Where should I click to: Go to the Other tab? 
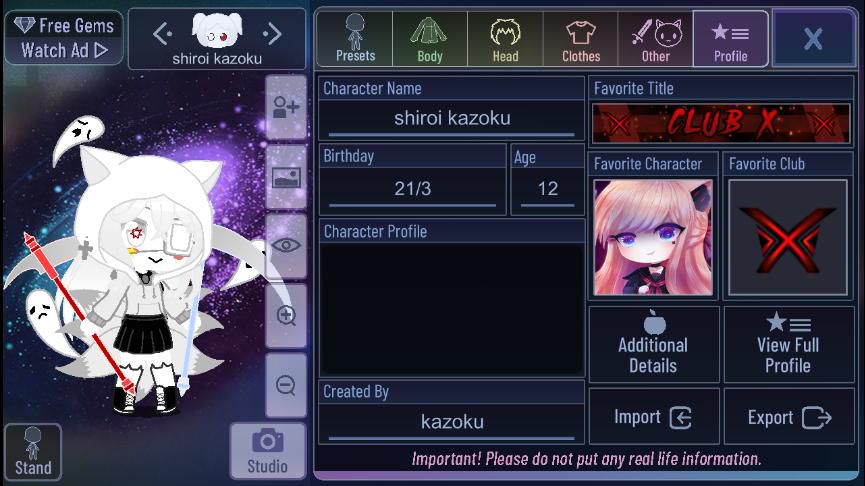point(655,39)
